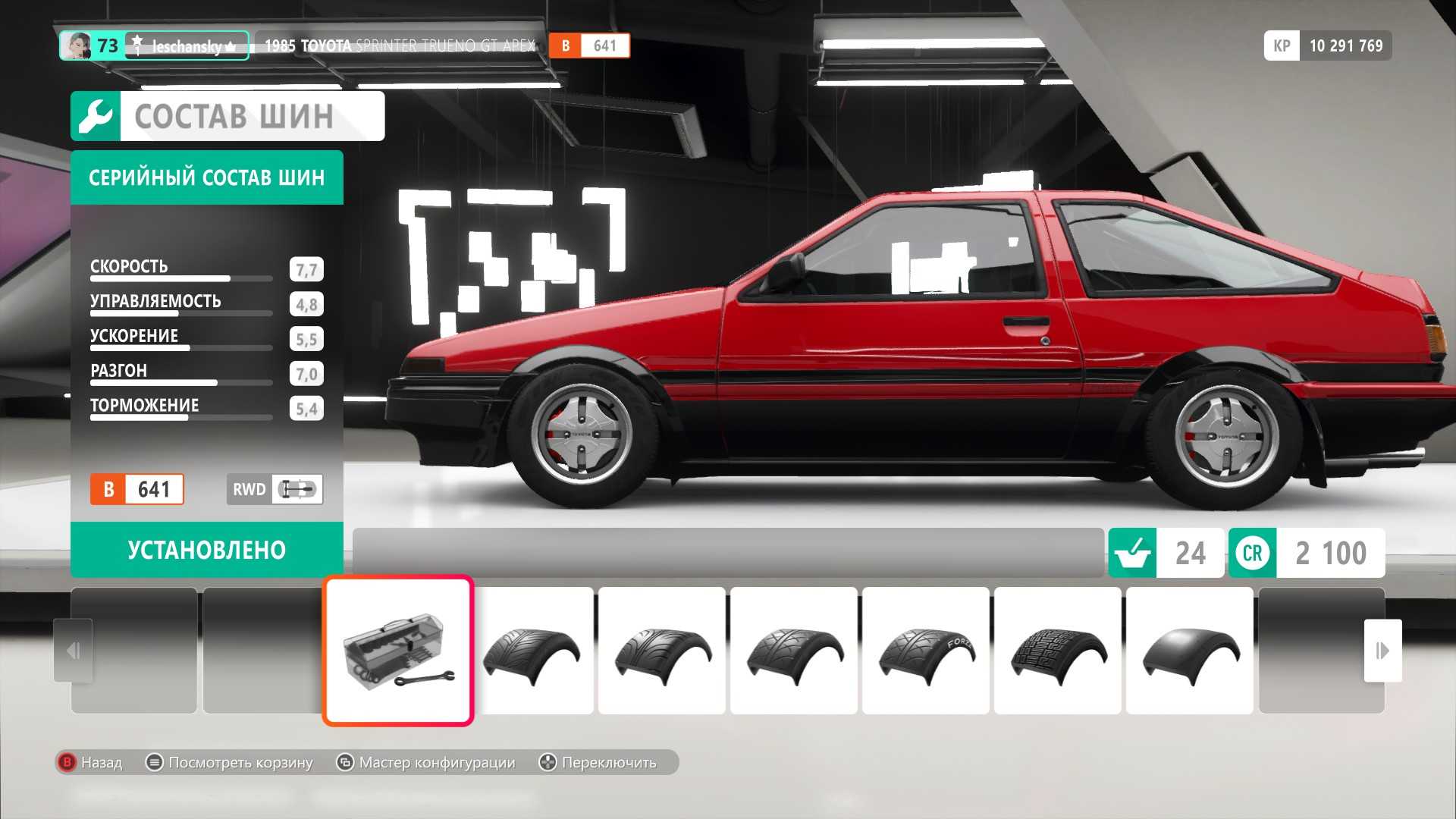Click the УСТАНОВЛЕНО installed button
The height and width of the screenshot is (819, 1456).
(x=206, y=550)
